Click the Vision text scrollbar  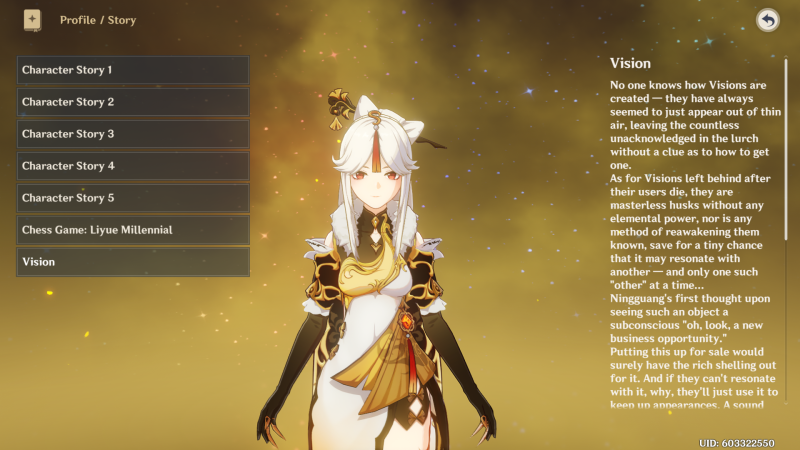(x=786, y=150)
